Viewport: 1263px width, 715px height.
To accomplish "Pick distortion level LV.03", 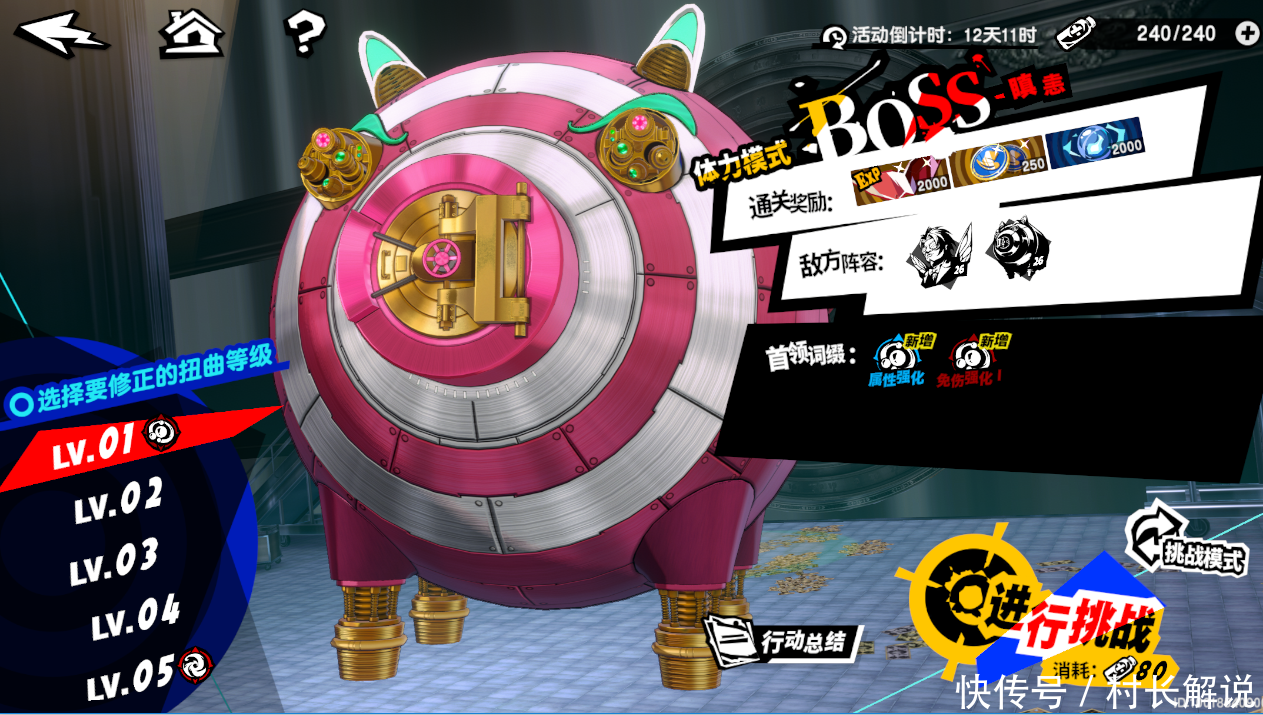I will 114,561.
